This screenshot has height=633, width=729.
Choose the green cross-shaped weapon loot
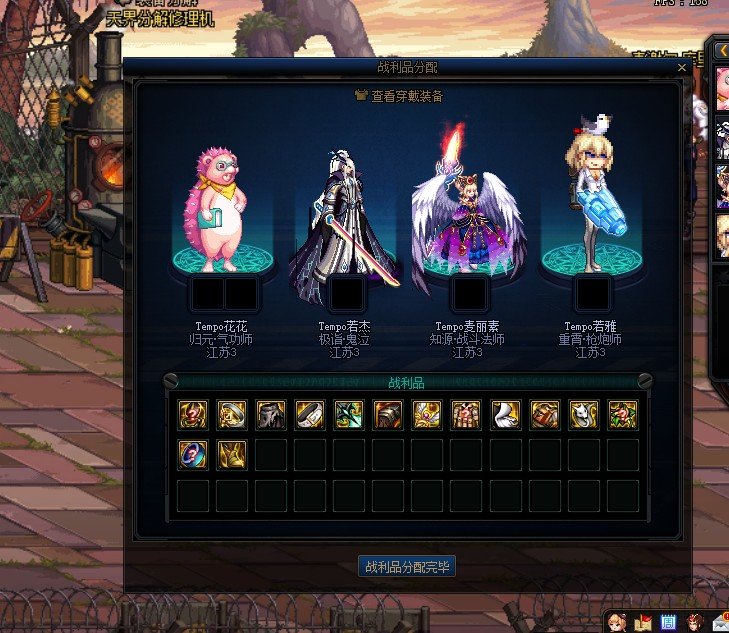coord(349,415)
